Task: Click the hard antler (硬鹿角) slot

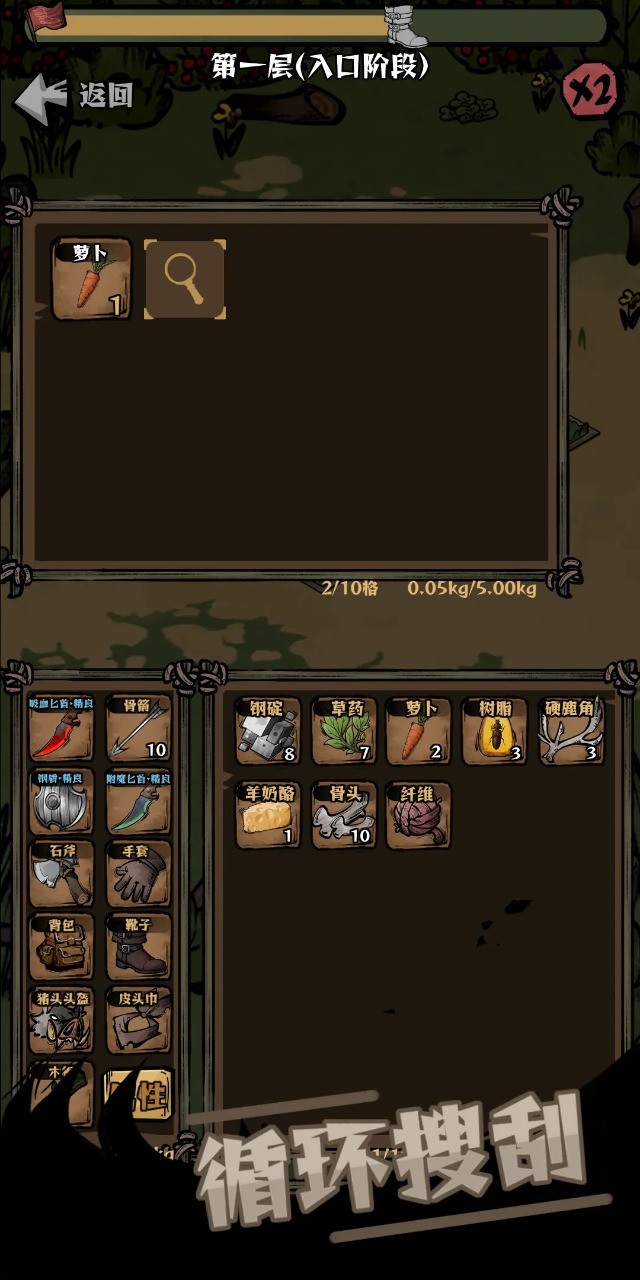Action: [571, 731]
